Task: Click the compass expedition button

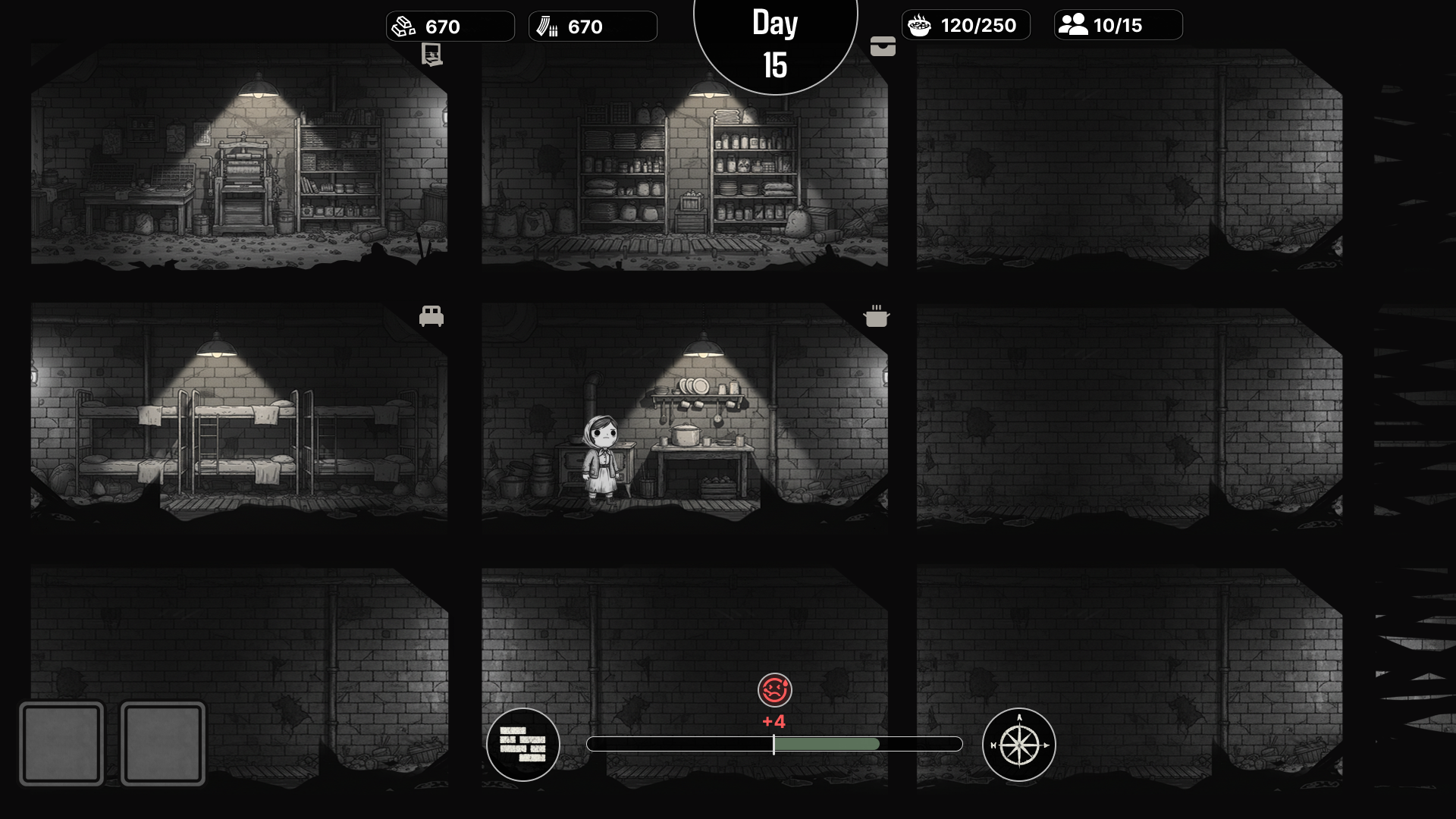Action: tap(1018, 744)
